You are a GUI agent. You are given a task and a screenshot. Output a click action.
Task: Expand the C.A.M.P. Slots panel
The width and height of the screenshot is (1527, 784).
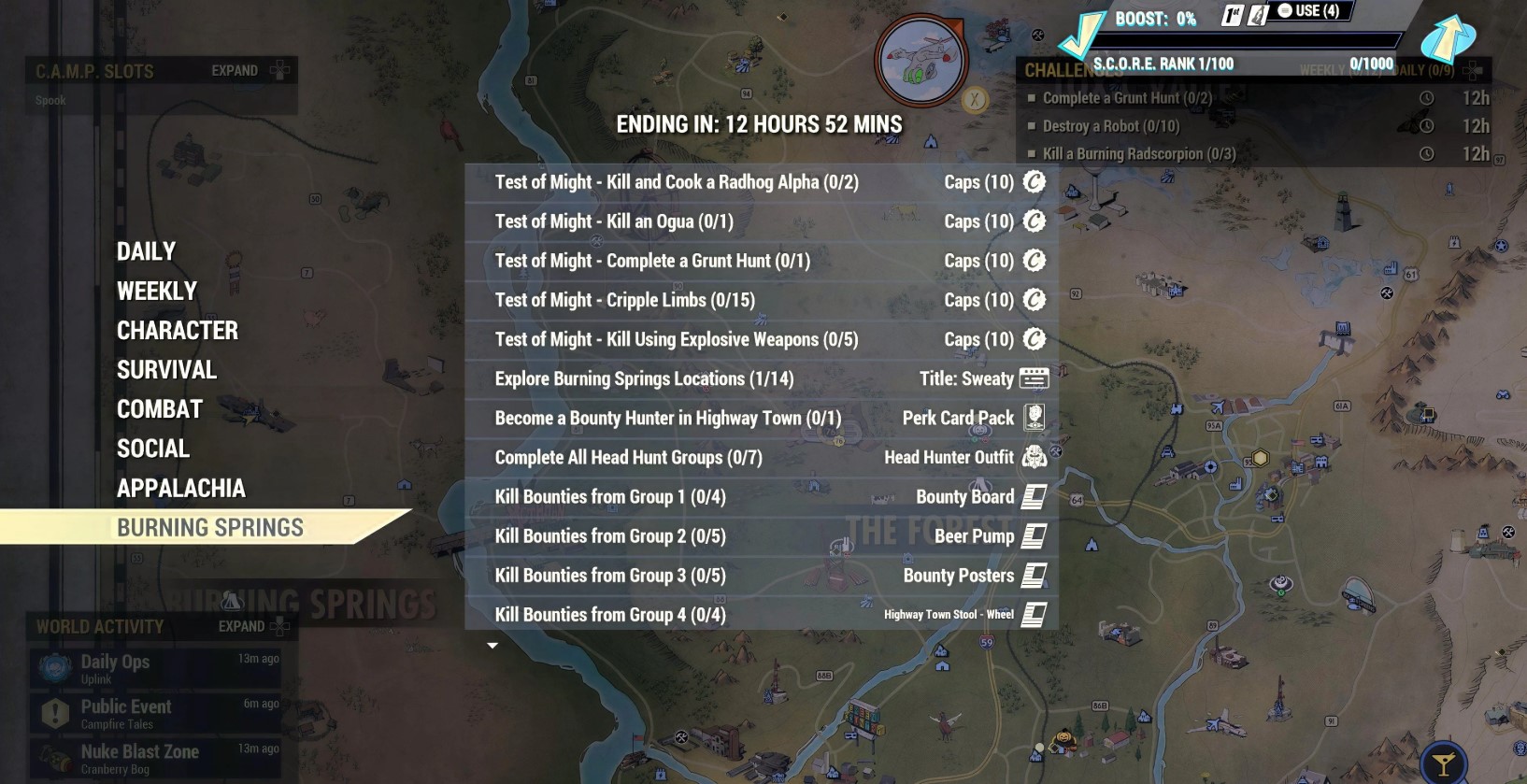(x=247, y=70)
